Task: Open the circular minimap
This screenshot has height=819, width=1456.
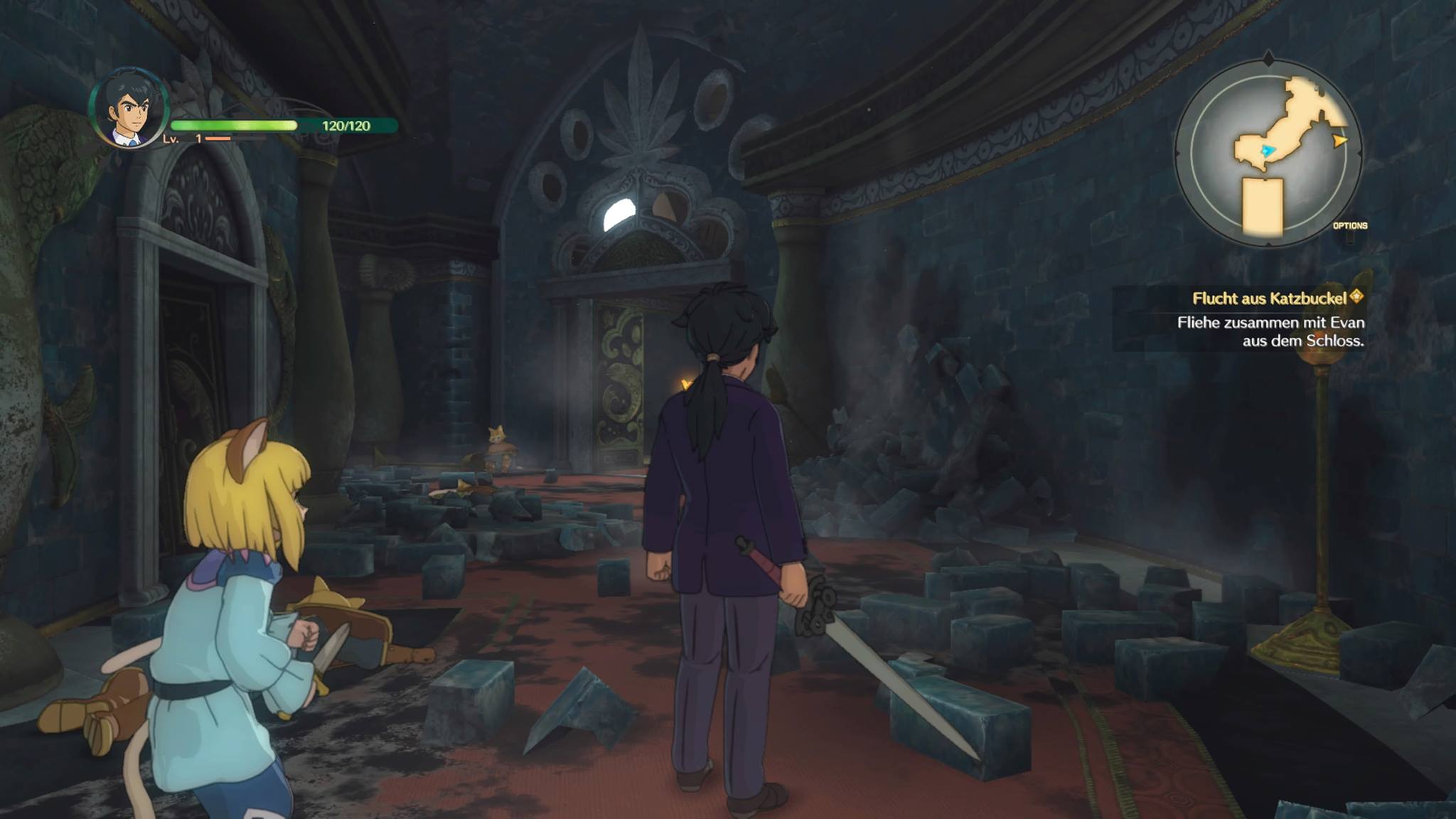Action: [x=1268, y=152]
